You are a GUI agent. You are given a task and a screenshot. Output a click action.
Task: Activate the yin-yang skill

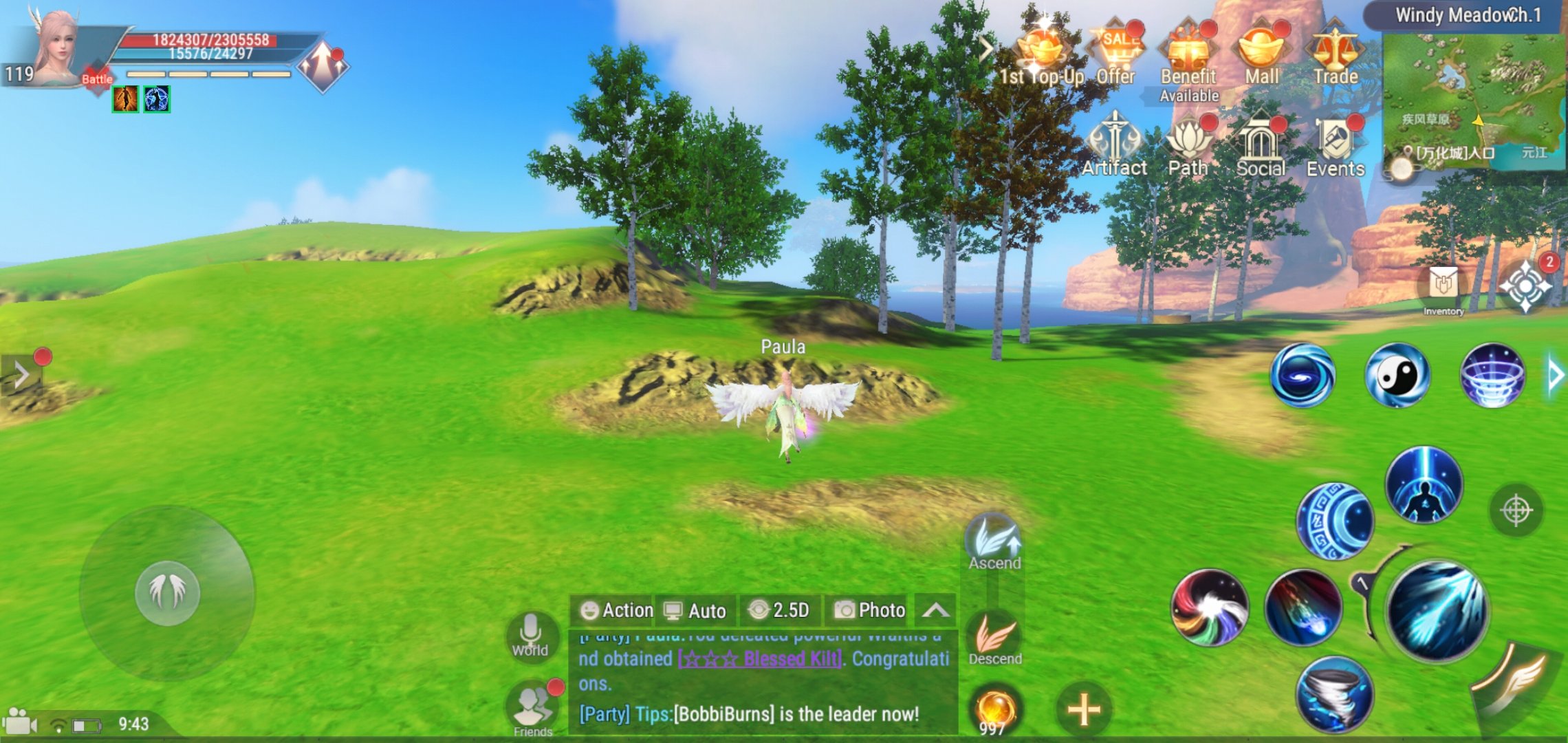coord(1397,376)
